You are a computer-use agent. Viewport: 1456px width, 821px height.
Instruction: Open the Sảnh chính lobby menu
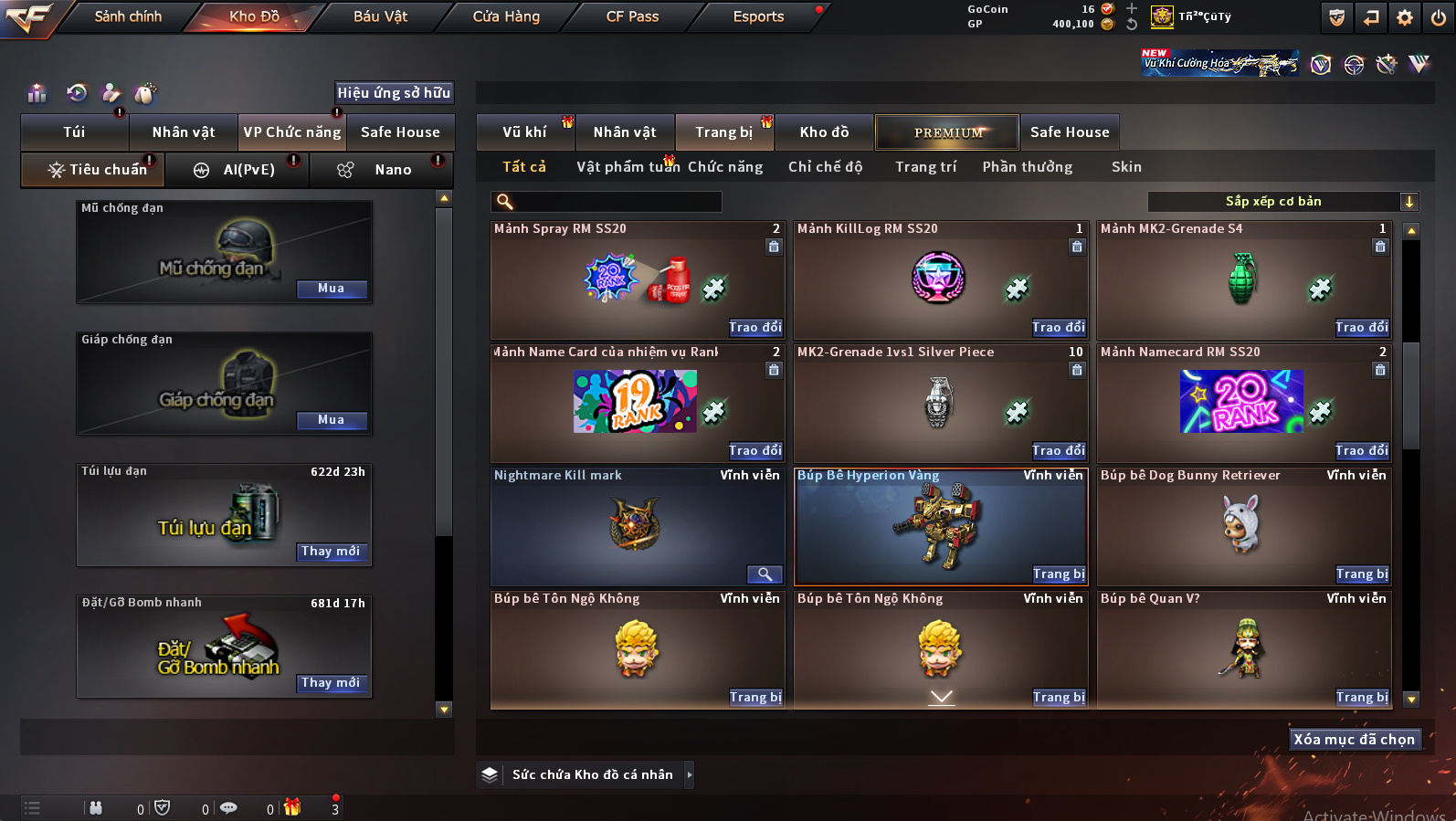(x=128, y=16)
